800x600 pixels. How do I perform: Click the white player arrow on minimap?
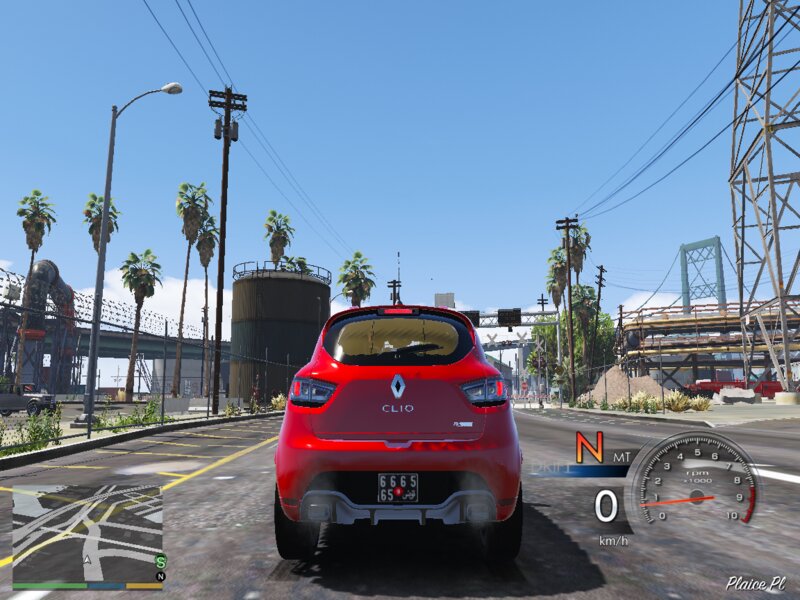click(88, 561)
